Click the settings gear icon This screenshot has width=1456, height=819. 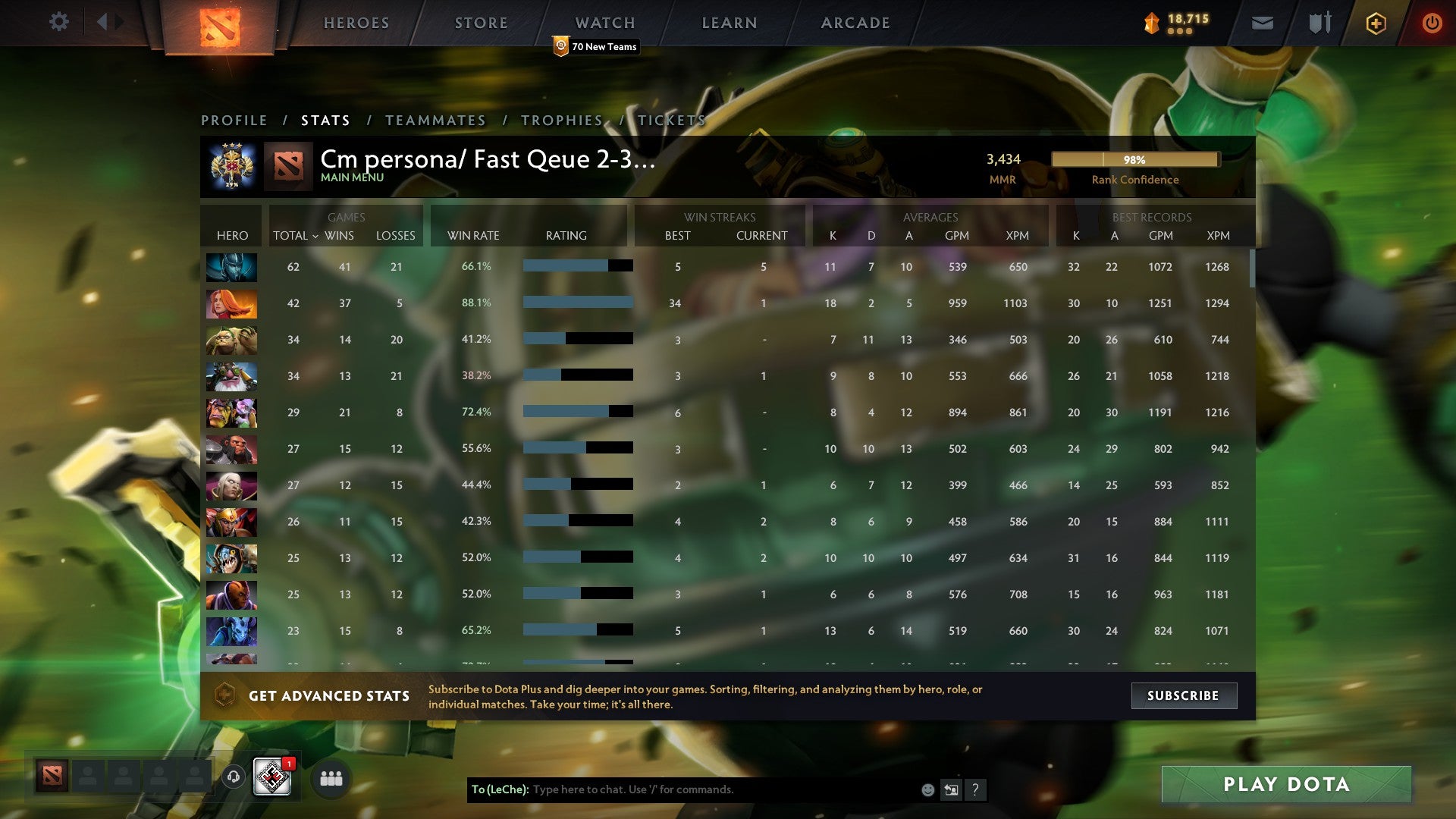(x=58, y=22)
